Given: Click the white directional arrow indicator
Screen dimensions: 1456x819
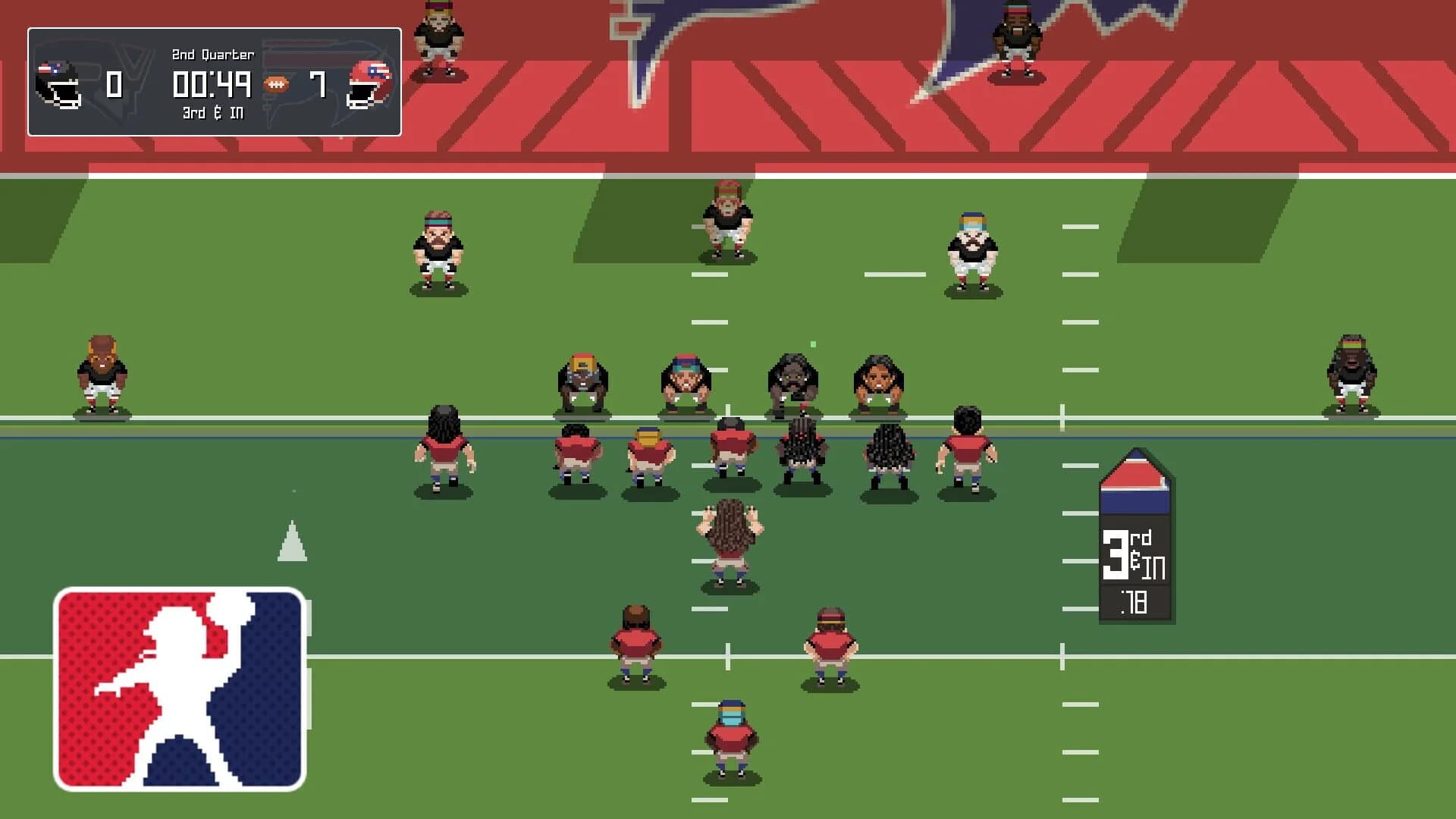Looking at the screenshot, I should point(292,542).
